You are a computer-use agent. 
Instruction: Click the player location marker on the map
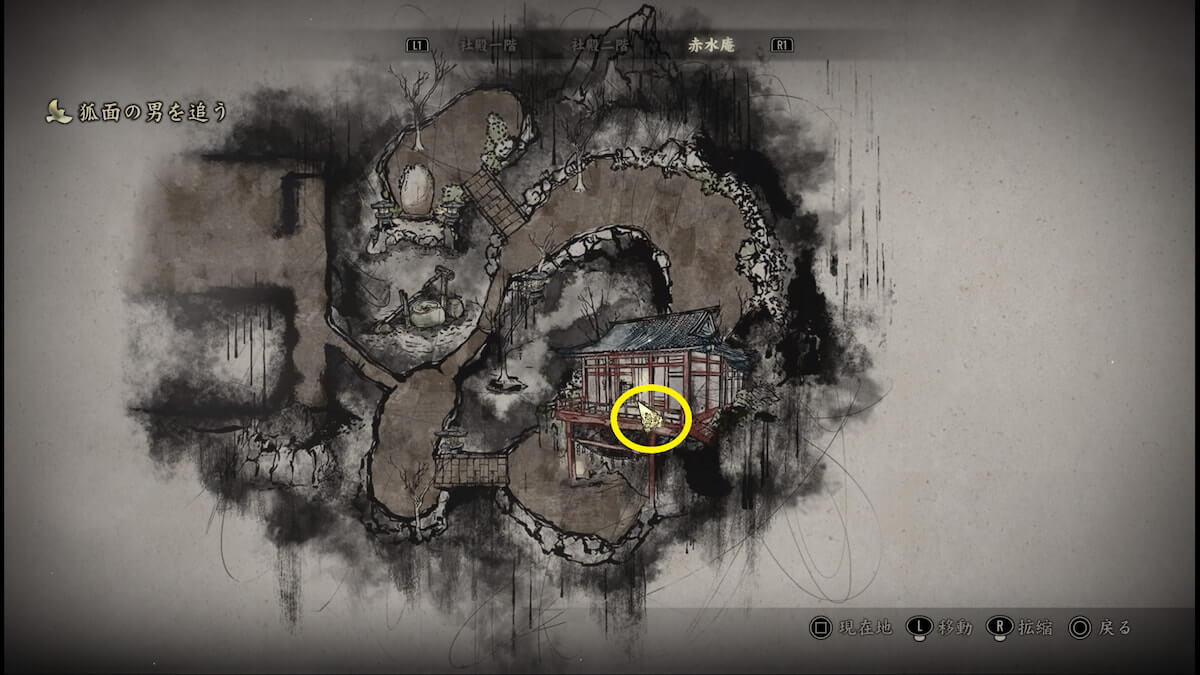pos(650,418)
